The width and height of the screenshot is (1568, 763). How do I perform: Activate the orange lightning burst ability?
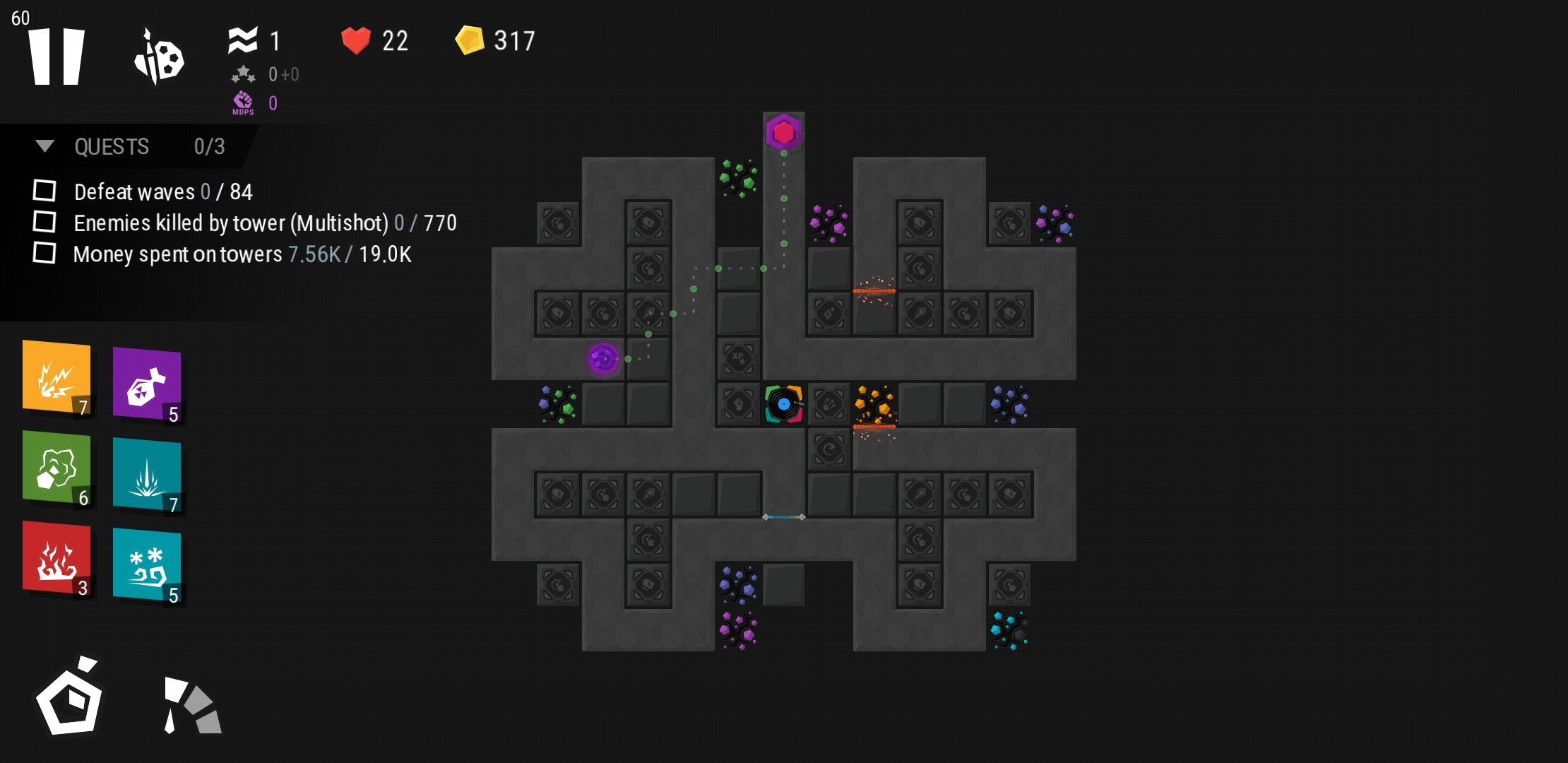pos(57,377)
